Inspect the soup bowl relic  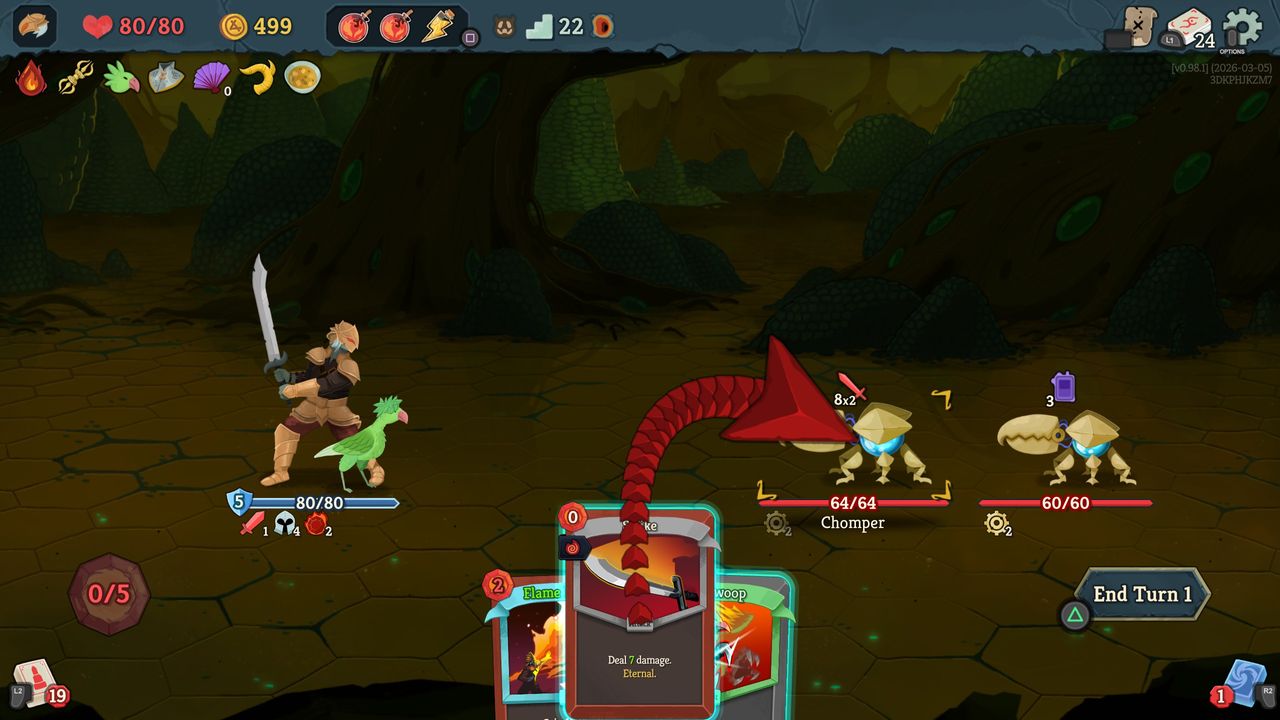(301, 76)
